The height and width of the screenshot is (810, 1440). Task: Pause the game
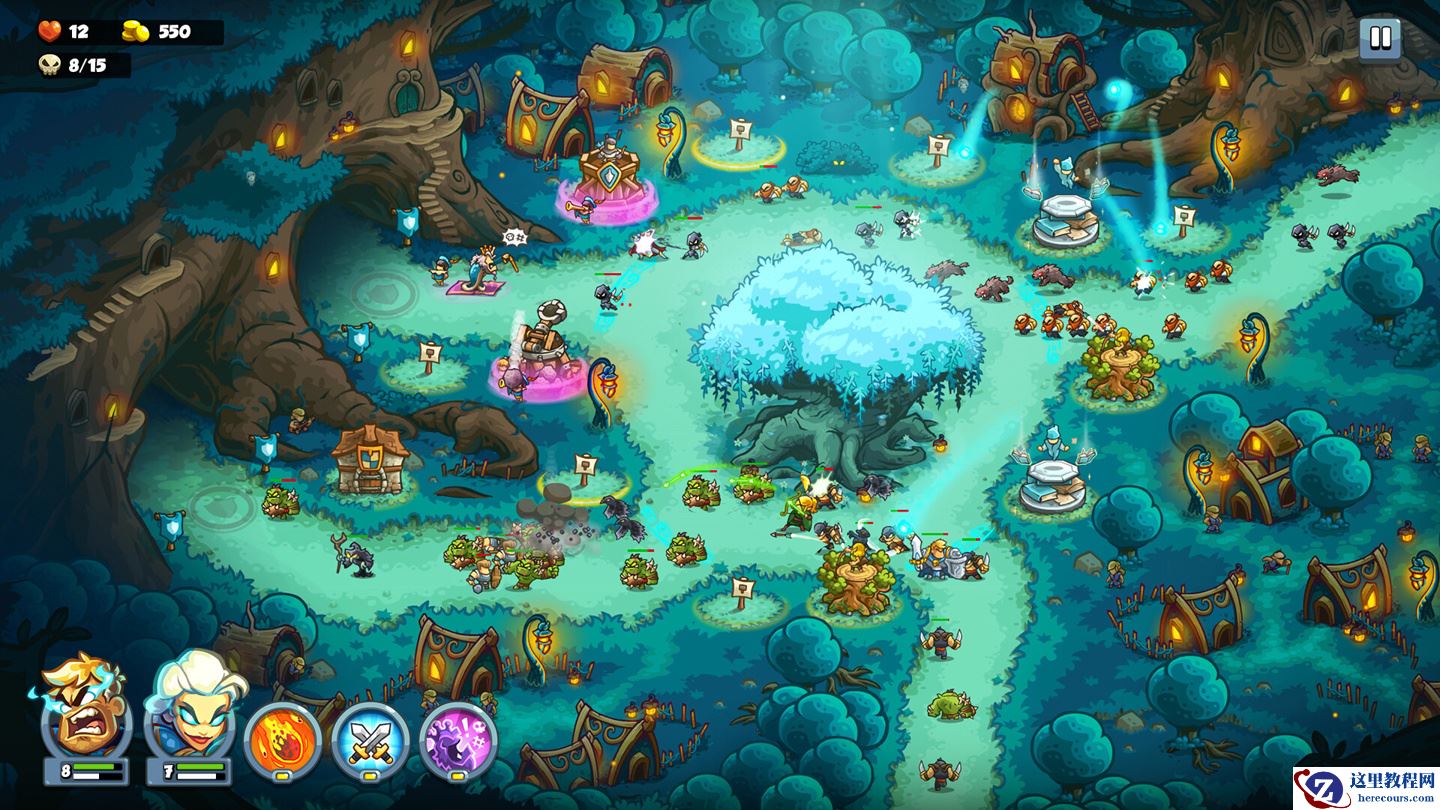pyautogui.click(x=1380, y=39)
